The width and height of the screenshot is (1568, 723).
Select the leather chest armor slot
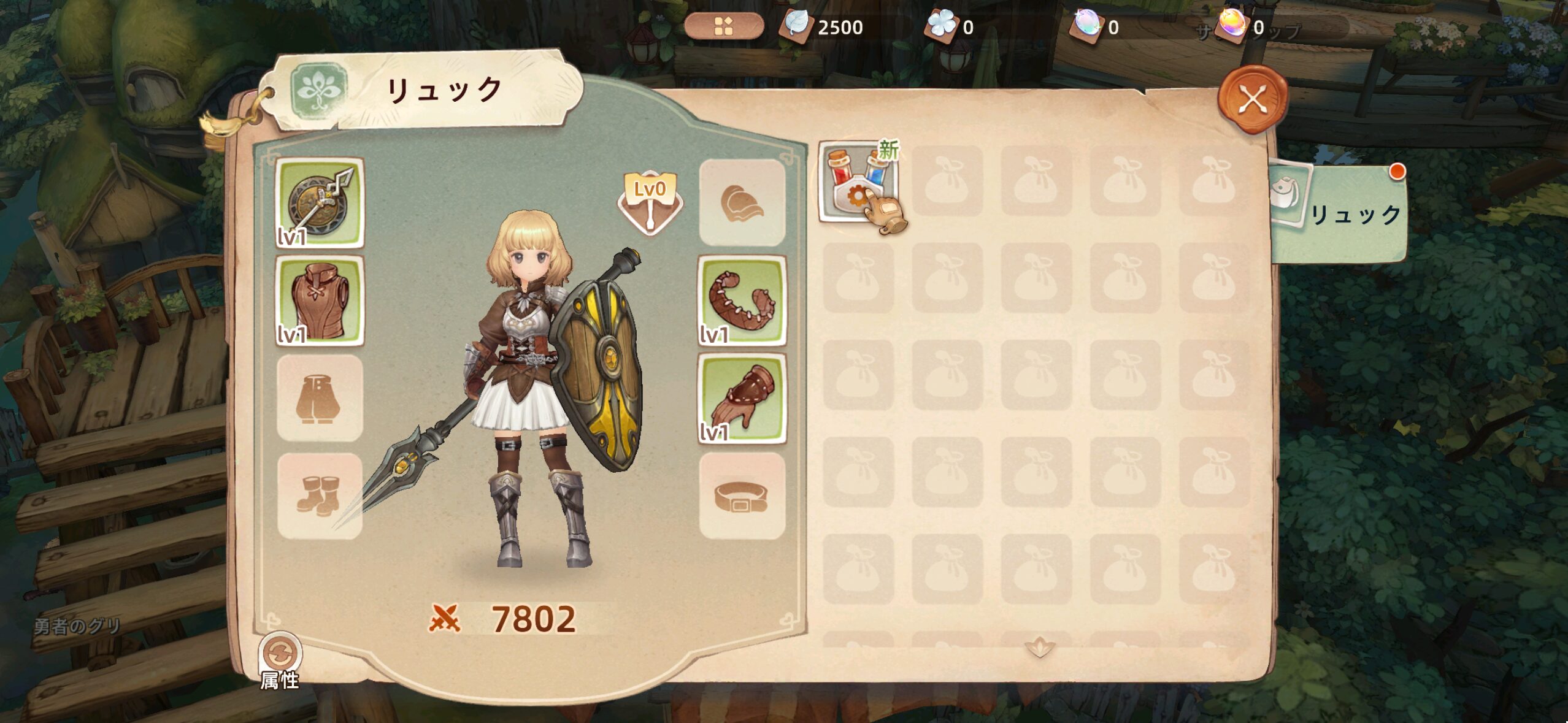pyautogui.click(x=320, y=300)
